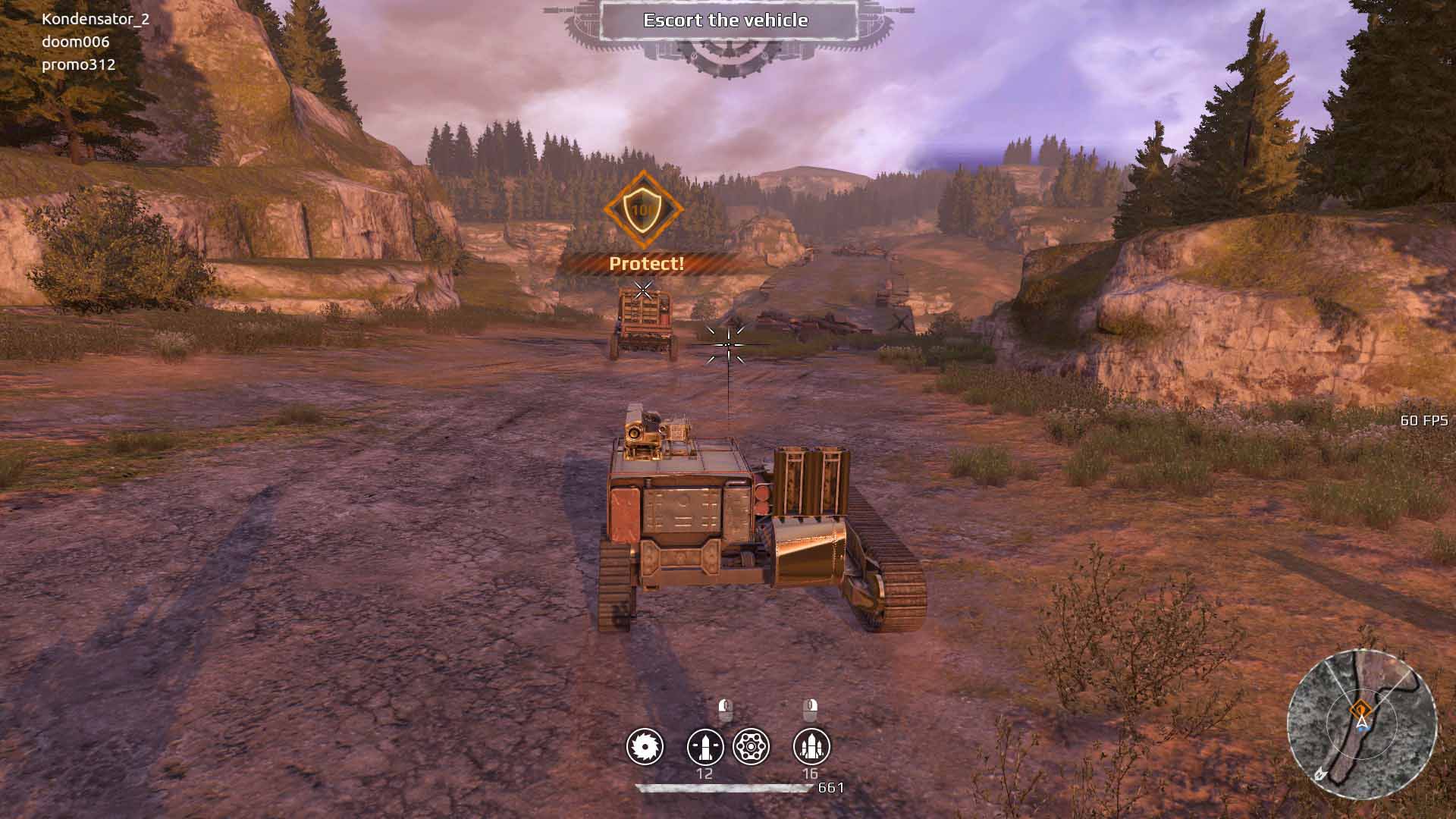Viewport: 1456px width, 819px height.
Task: Choose doom006 from the team list
Action: click(76, 42)
